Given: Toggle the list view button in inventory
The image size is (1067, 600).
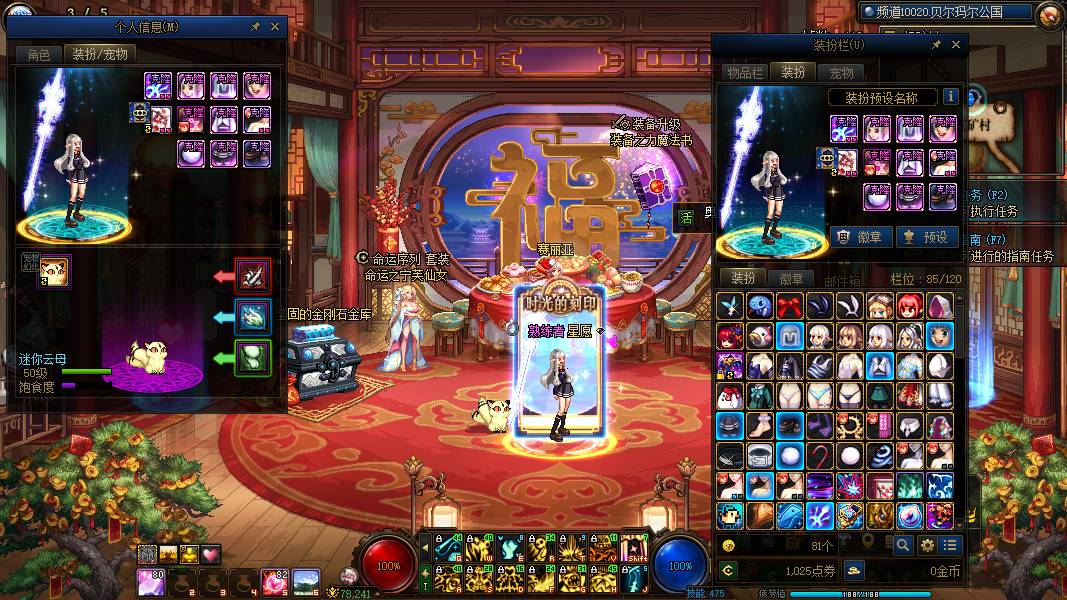Looking at the screenshot, I should [950, 545].
